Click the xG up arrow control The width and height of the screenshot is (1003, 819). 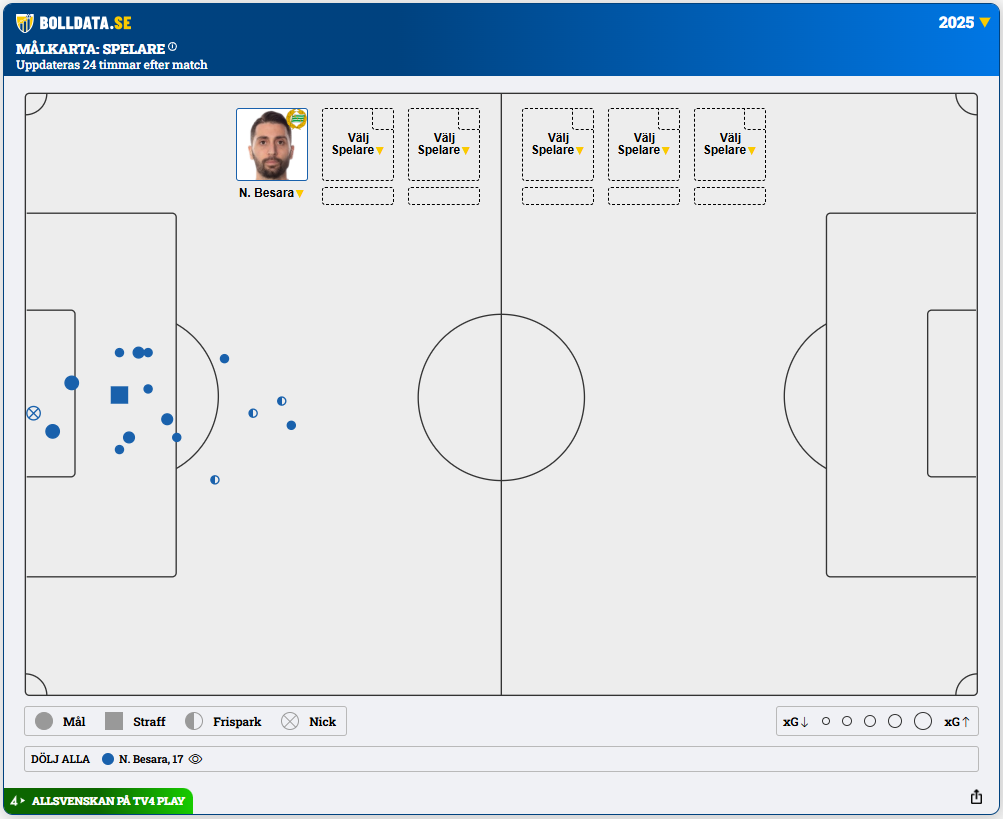(957, 721)
